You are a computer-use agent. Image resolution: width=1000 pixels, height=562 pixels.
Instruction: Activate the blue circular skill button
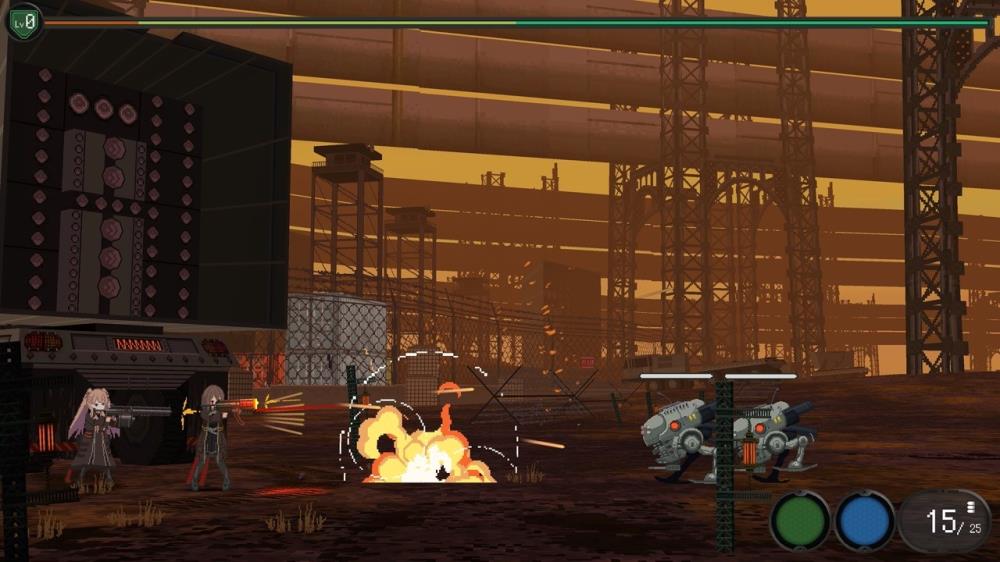pos(865,521)
